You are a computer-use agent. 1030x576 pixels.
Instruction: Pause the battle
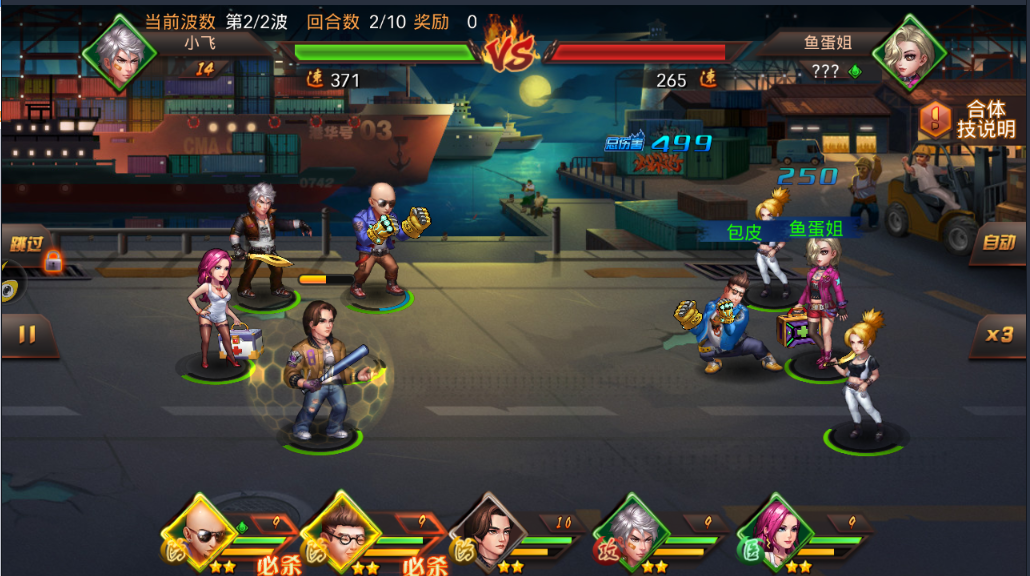pyautogui.click(x=27, y=336)
